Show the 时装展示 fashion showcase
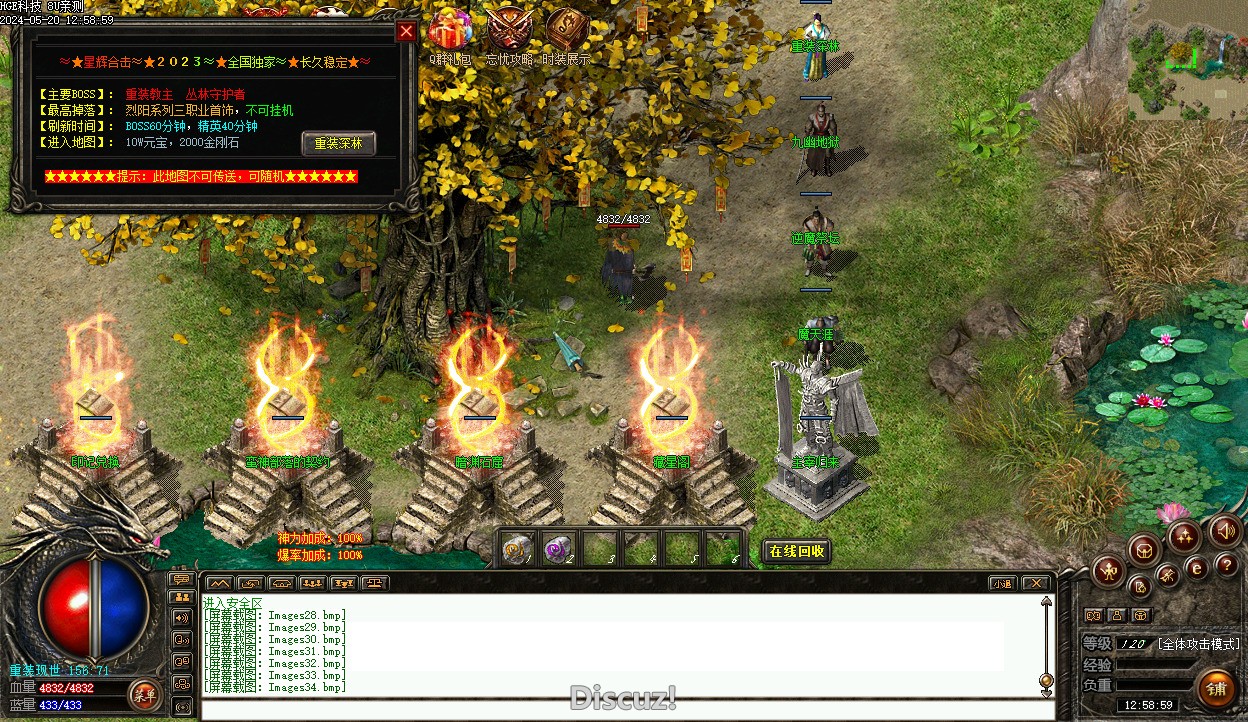This screenshot has width=1248, height=722. coord(566,31)
